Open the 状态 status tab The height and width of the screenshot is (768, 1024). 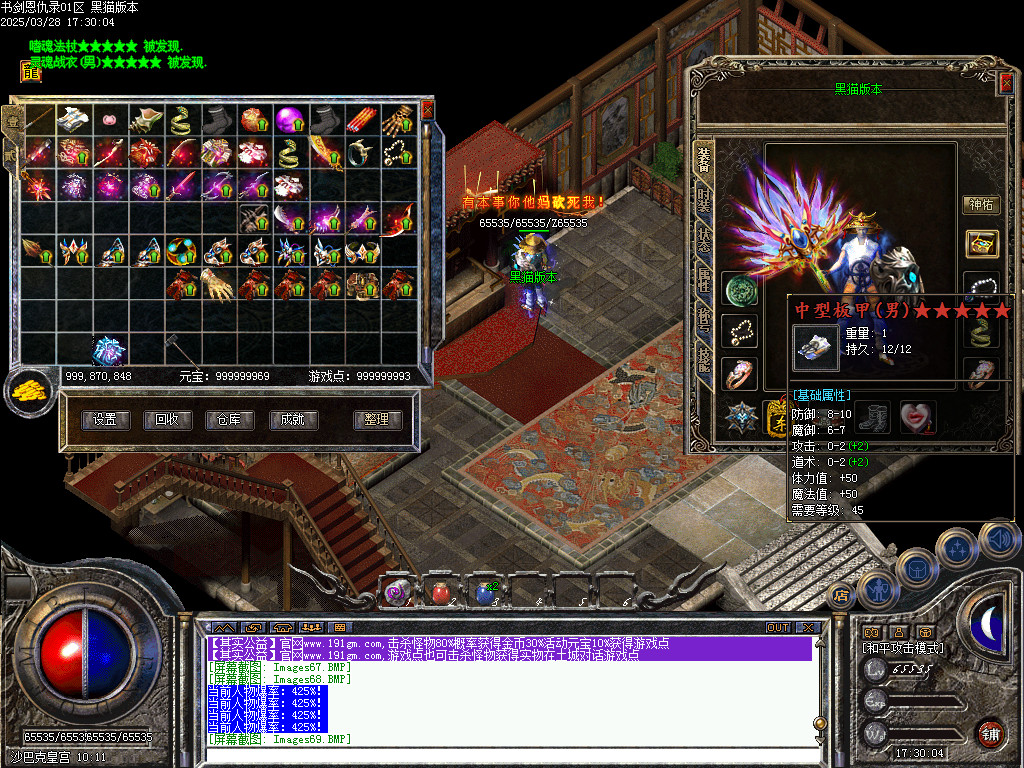coord(704,241)
